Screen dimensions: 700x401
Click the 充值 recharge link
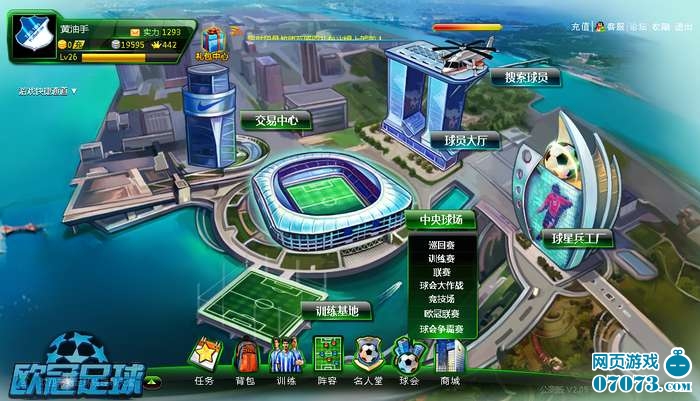coord(580,27)
